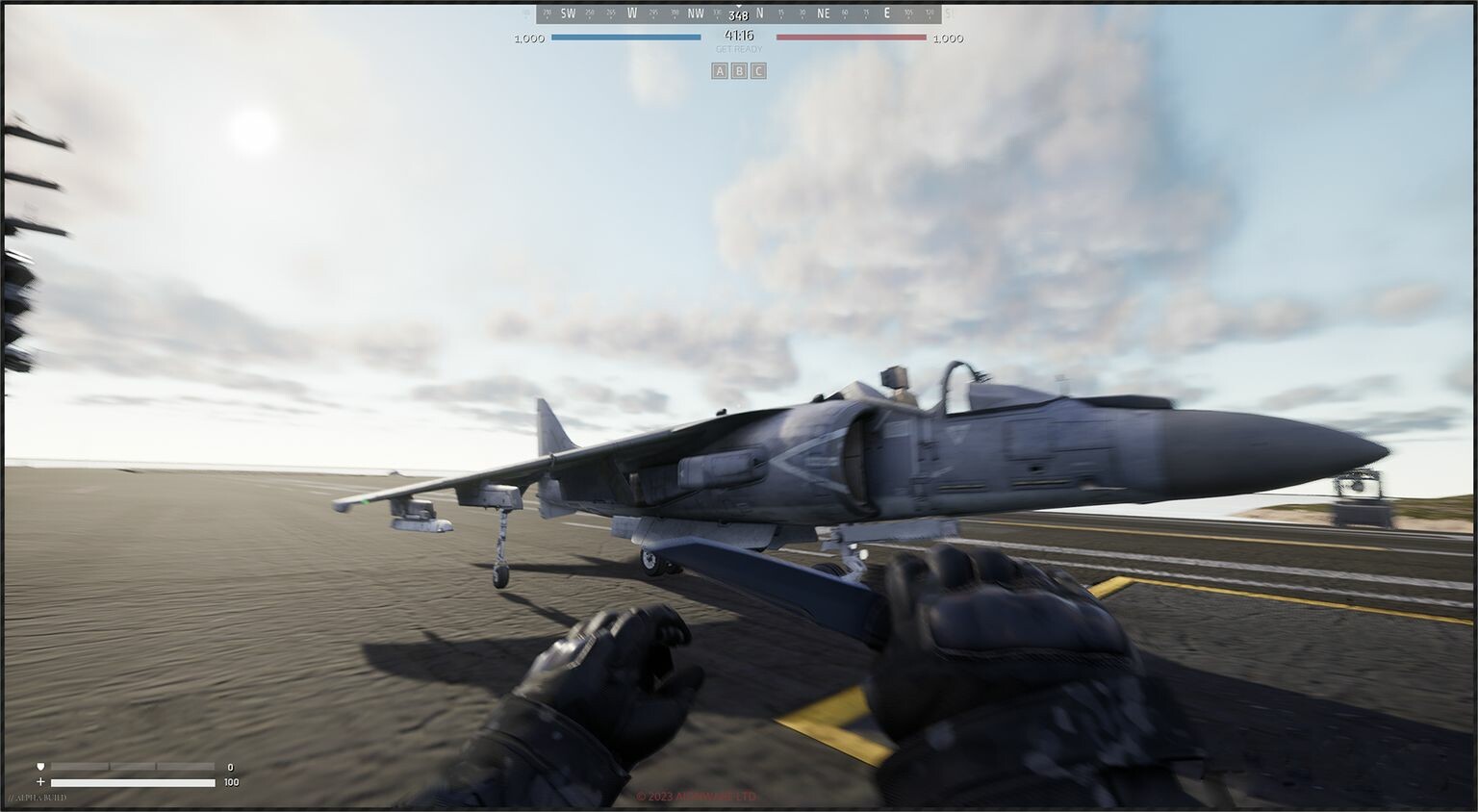Open the GET READY status text
The image size is (1478, 812).
[737, 47]
